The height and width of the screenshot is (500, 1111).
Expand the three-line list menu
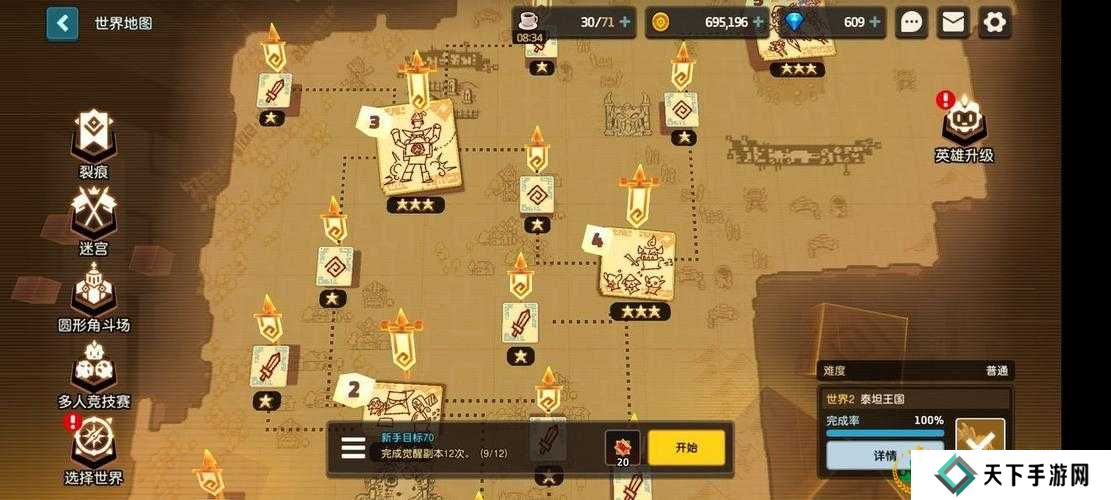[353, 447]
